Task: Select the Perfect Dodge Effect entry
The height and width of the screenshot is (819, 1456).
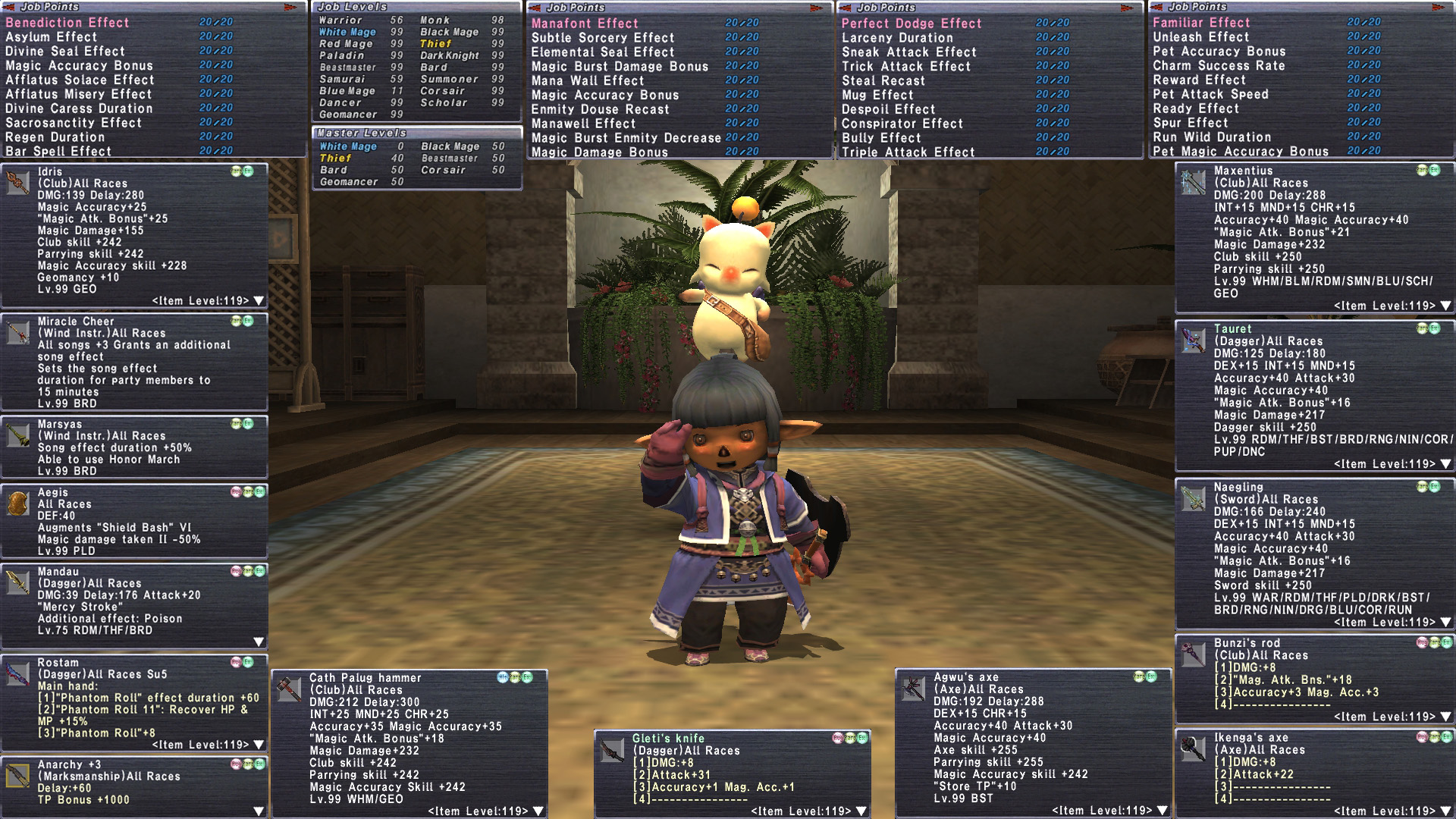Action: pyautogui.click(x=912, y=24)
